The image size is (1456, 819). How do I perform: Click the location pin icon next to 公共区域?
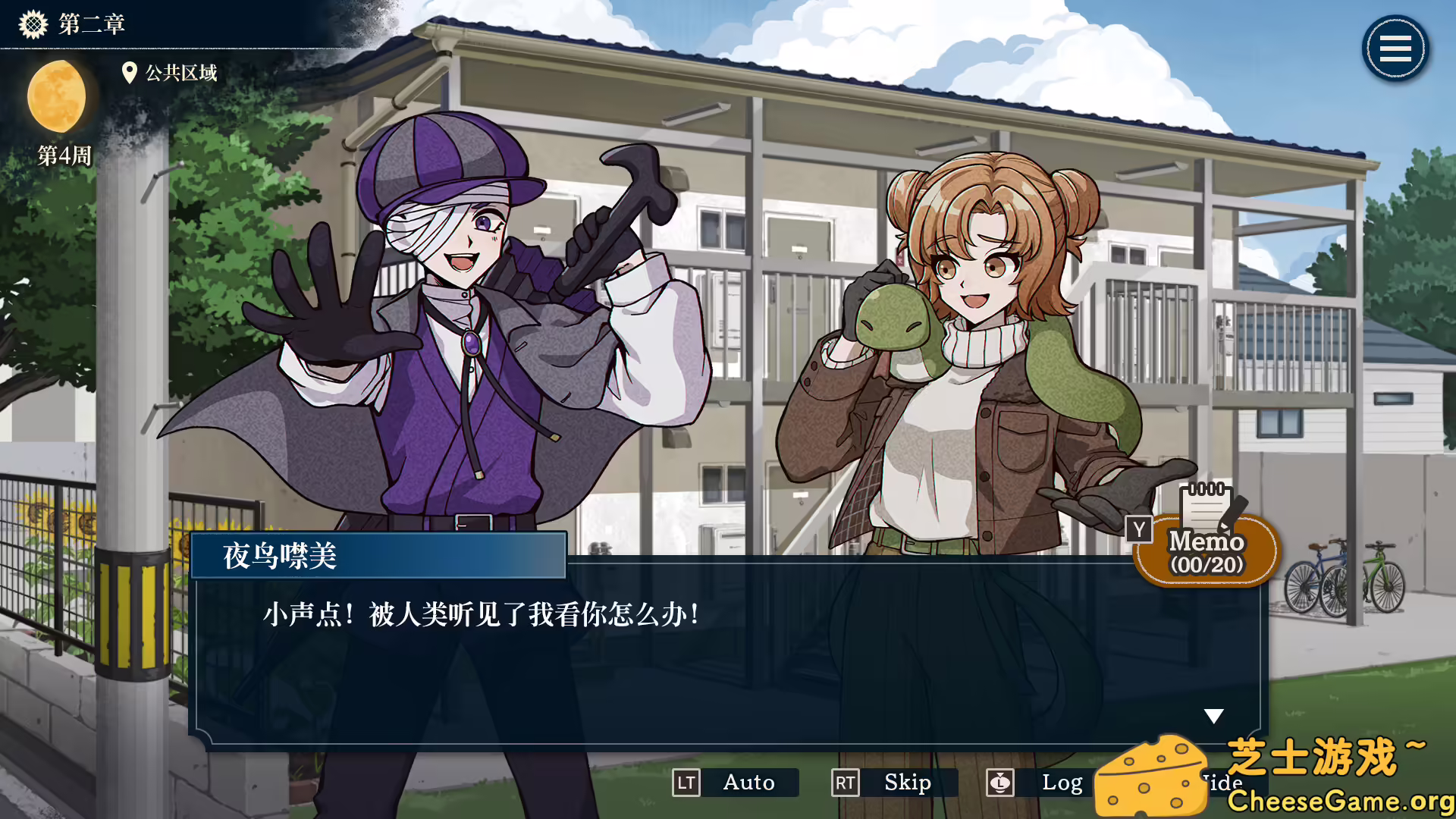(130, 73)
